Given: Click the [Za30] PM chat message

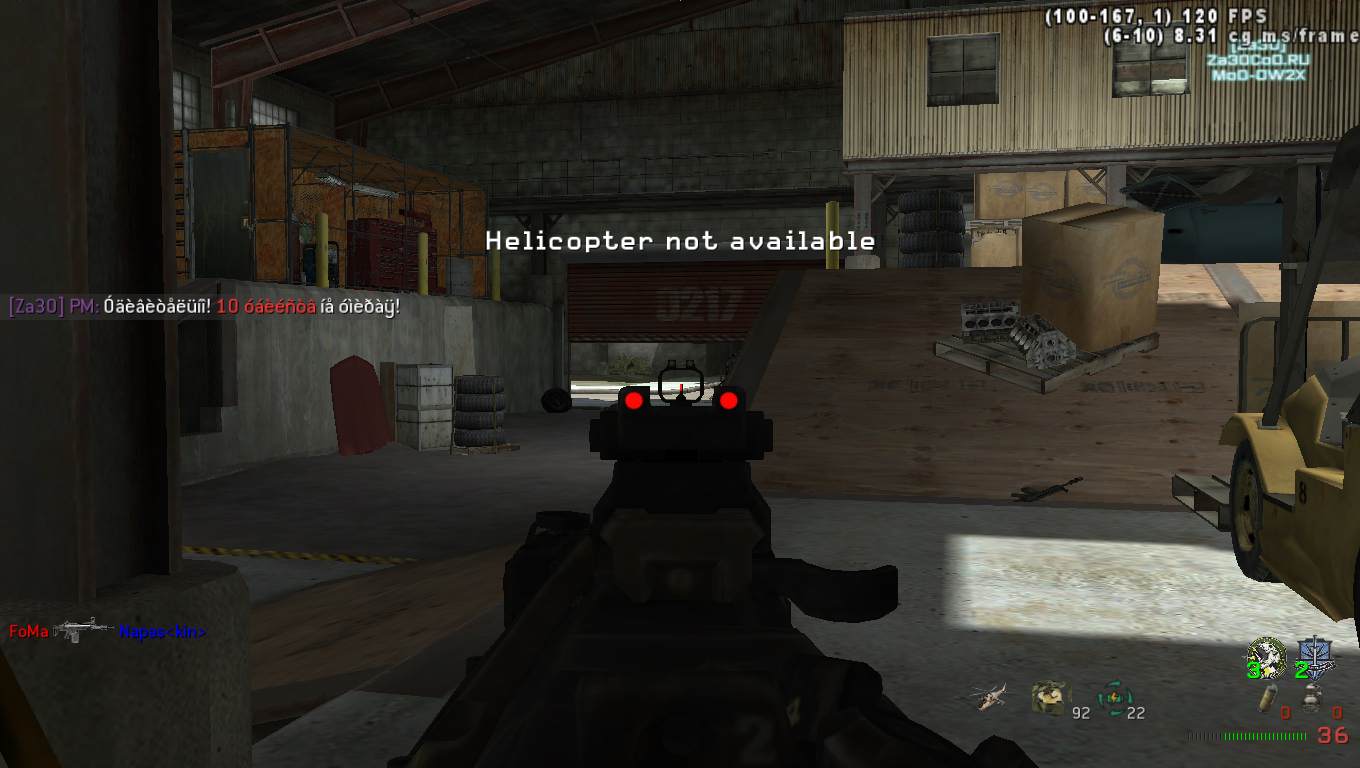Looking at the screenshot, I should pyautogui.click(x=200, y=306).
